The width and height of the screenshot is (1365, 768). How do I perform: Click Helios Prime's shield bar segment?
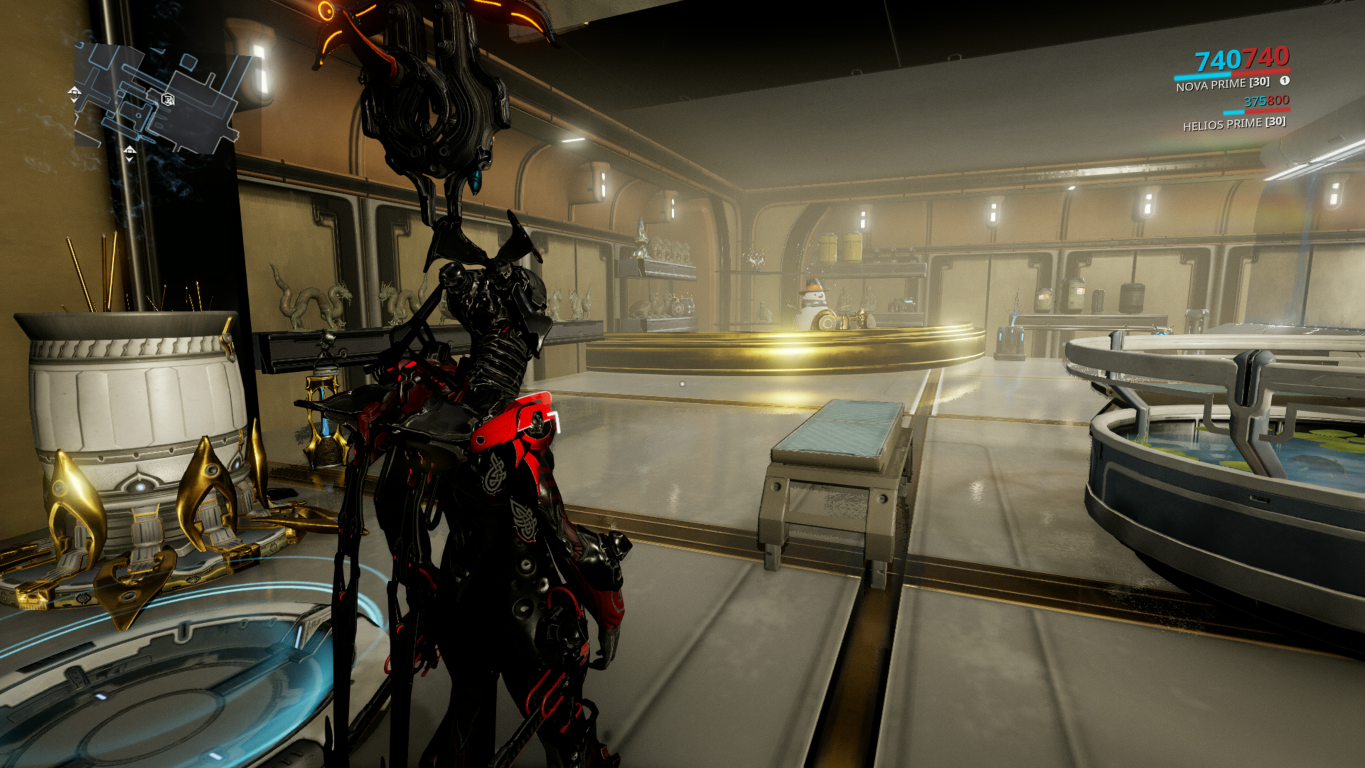1233,112
